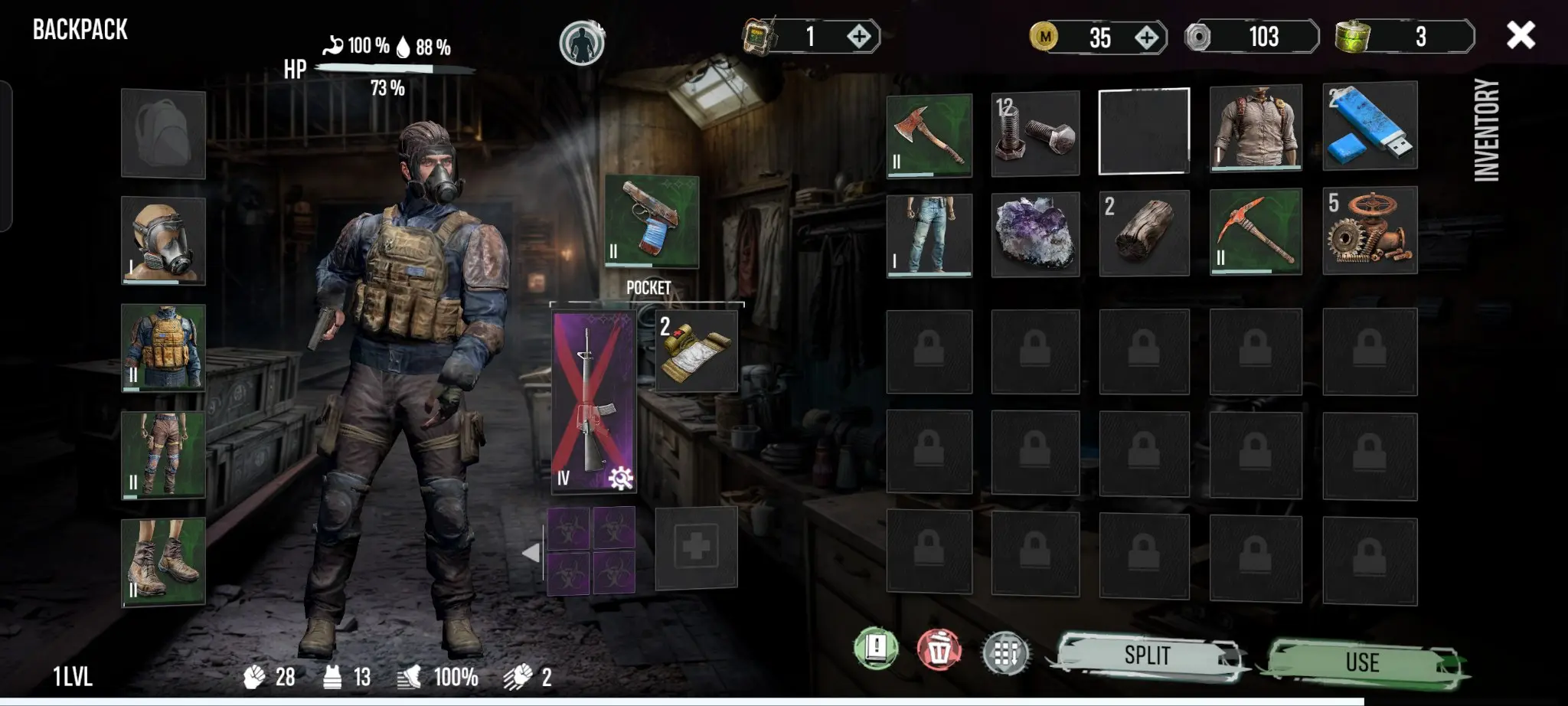This screenshot has height=706, width=1568.
Task: Pick the pickaxe inventory slot
Action: (x=1256, y=232)
